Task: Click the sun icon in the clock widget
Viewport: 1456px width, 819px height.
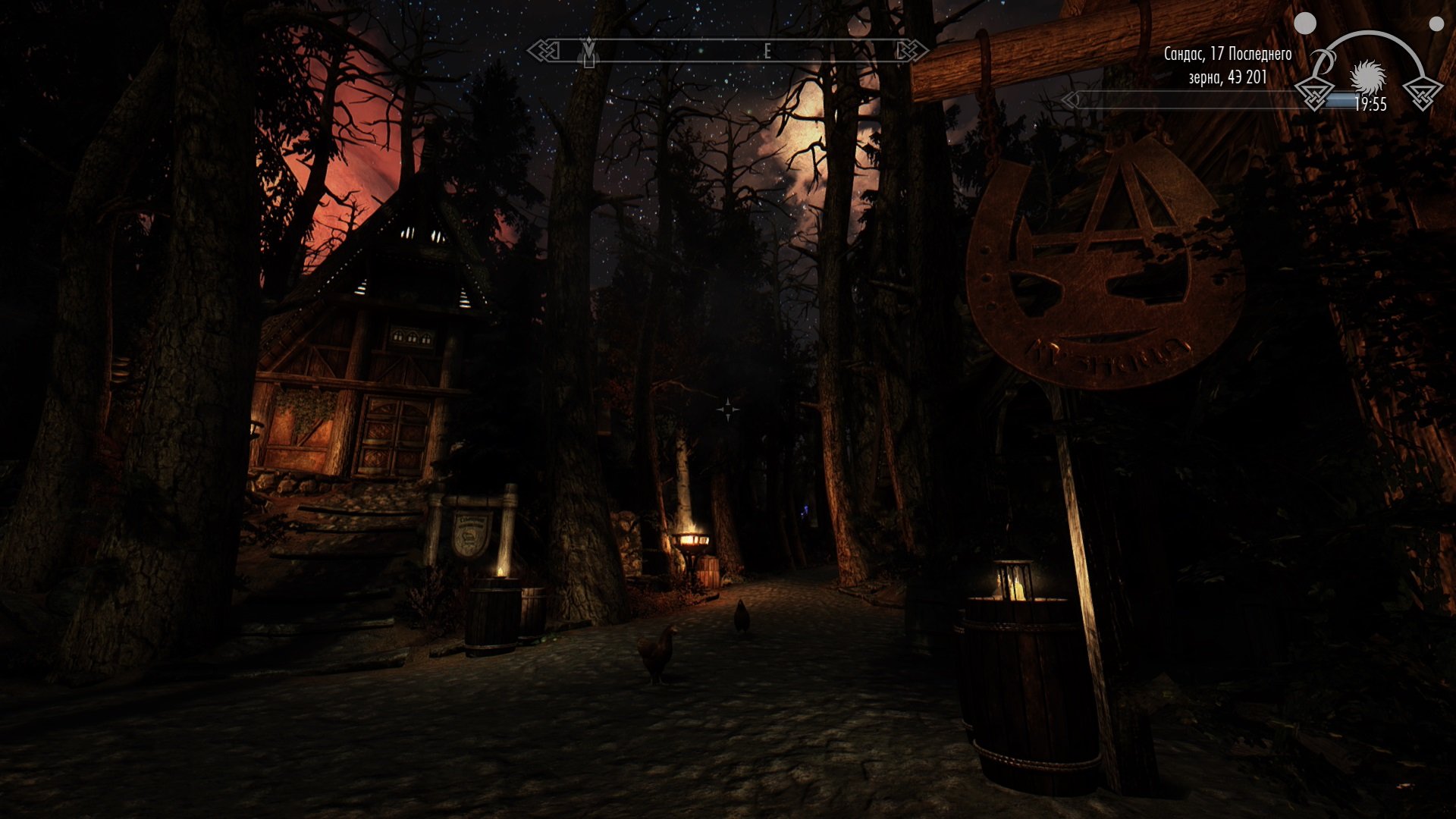Action: click(x=1367, y=76)
